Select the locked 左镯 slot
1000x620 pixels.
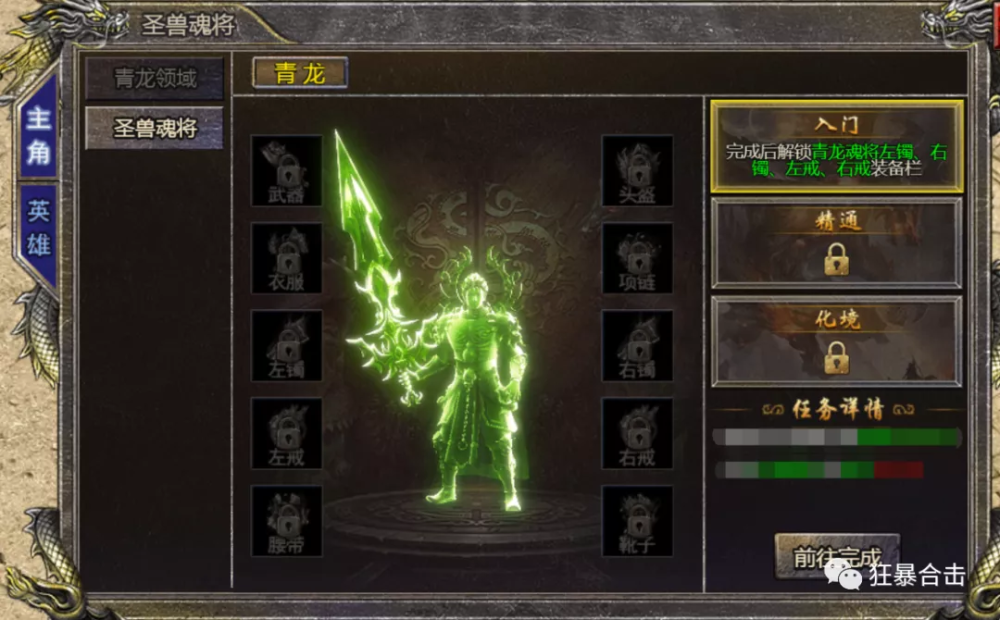pyautogui.click(x=287, y=346)
